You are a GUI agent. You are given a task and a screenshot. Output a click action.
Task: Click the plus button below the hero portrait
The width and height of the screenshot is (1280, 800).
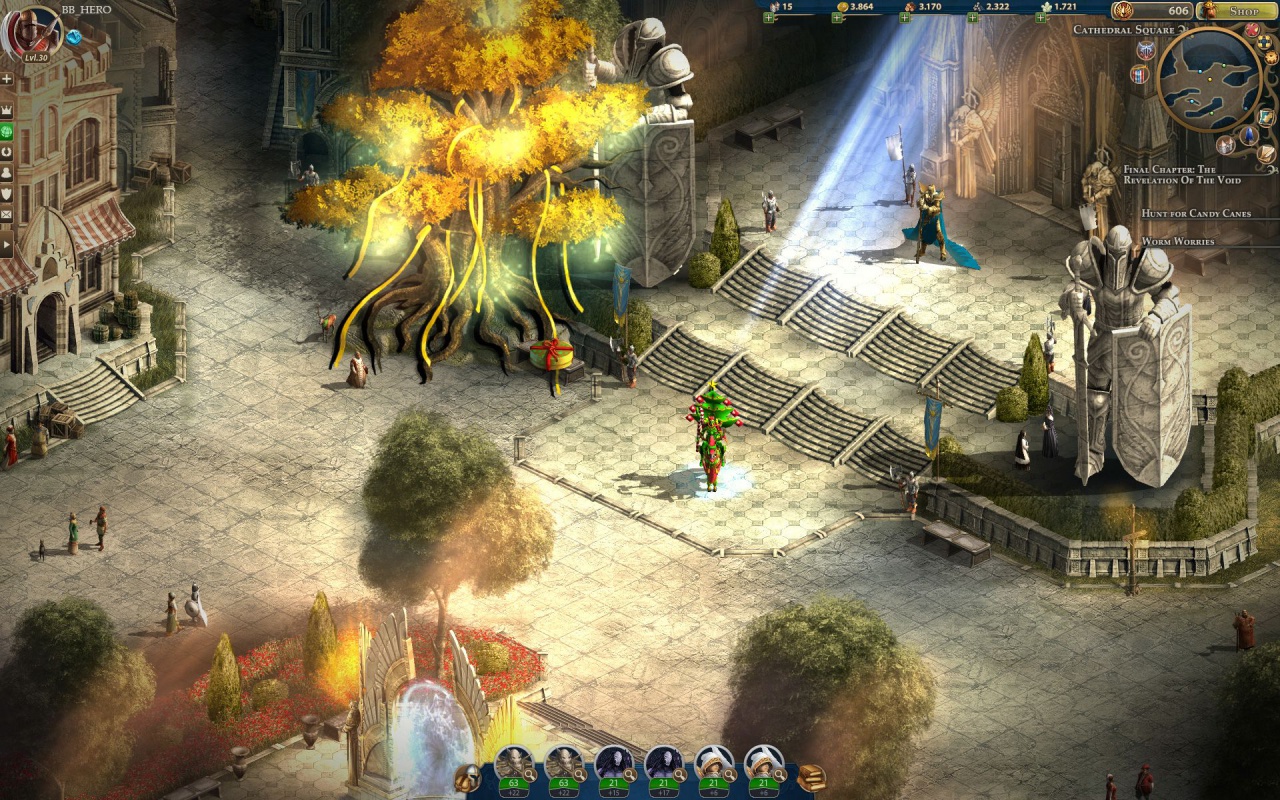[6, 78]
